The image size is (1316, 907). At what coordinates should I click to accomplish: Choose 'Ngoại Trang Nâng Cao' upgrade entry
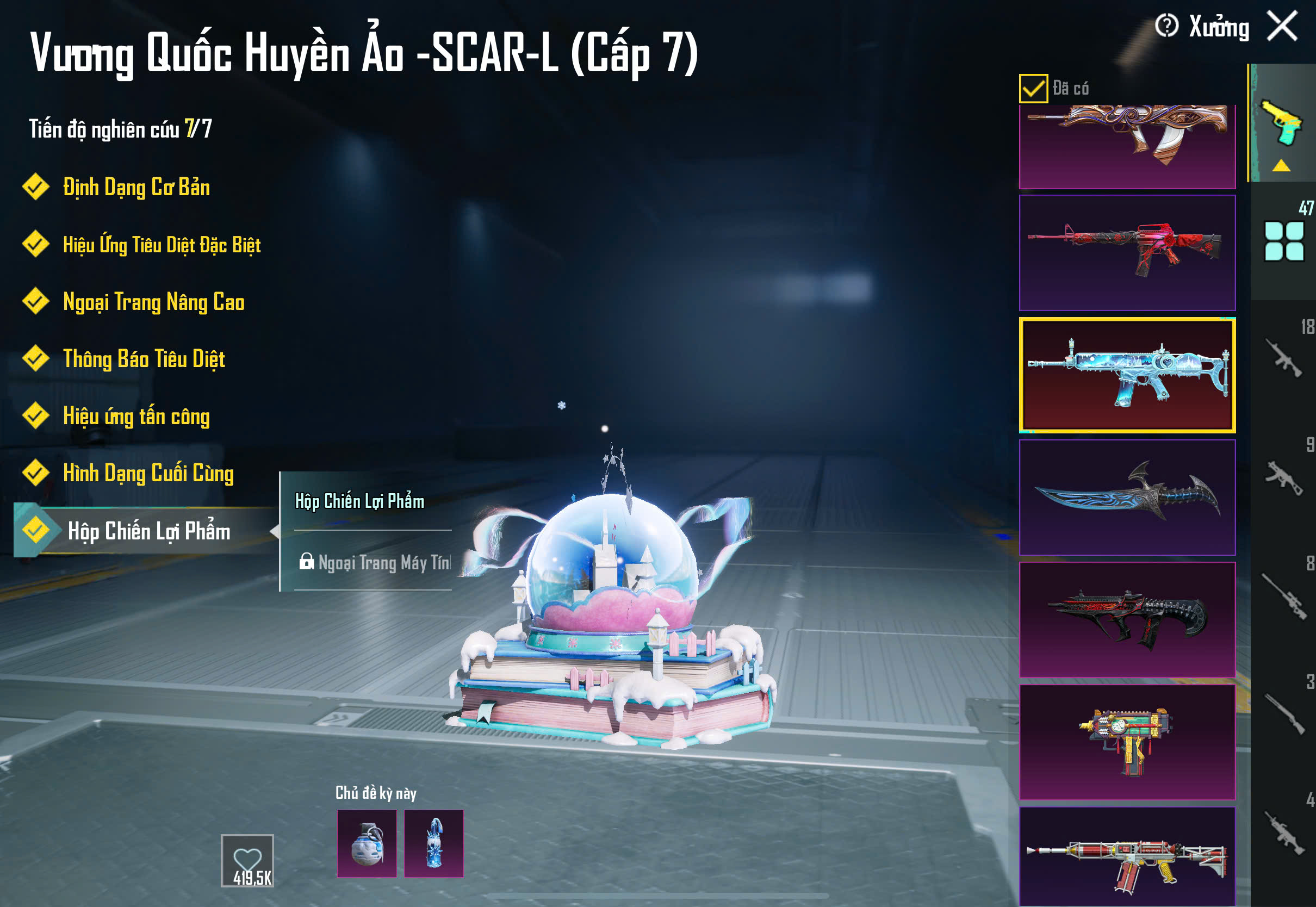pos(153,302)
